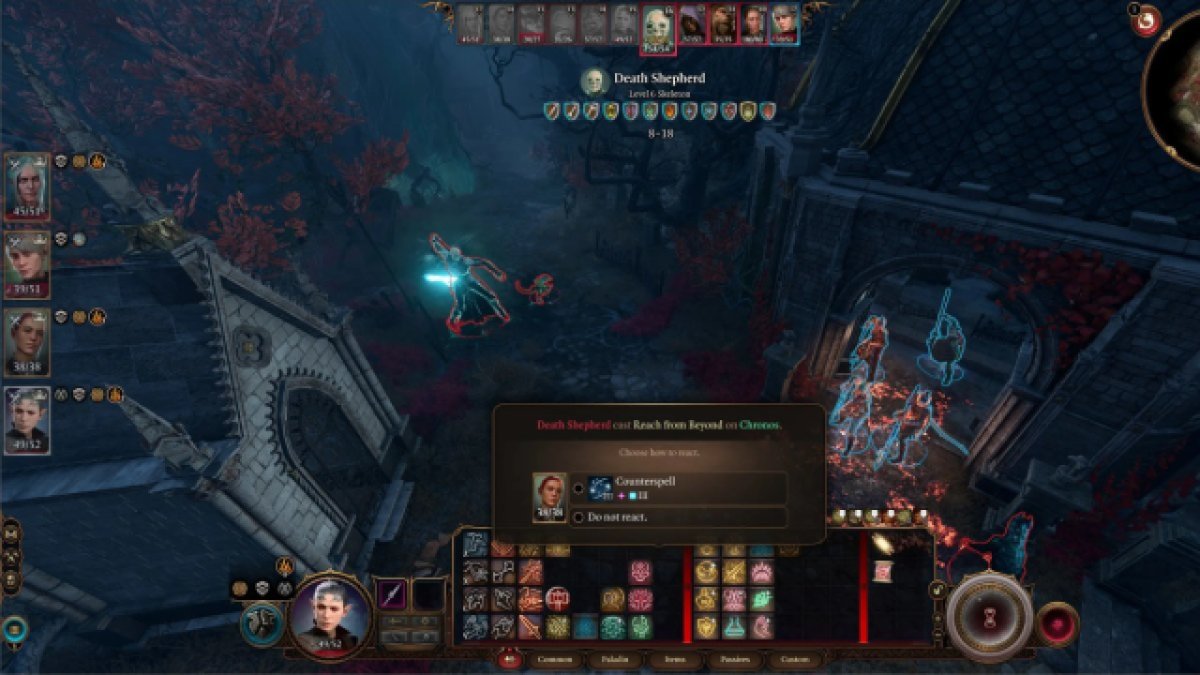The image size is (1200, 675).
Task: Switch hotbar to the Common tab
Action: click(555, 660)
